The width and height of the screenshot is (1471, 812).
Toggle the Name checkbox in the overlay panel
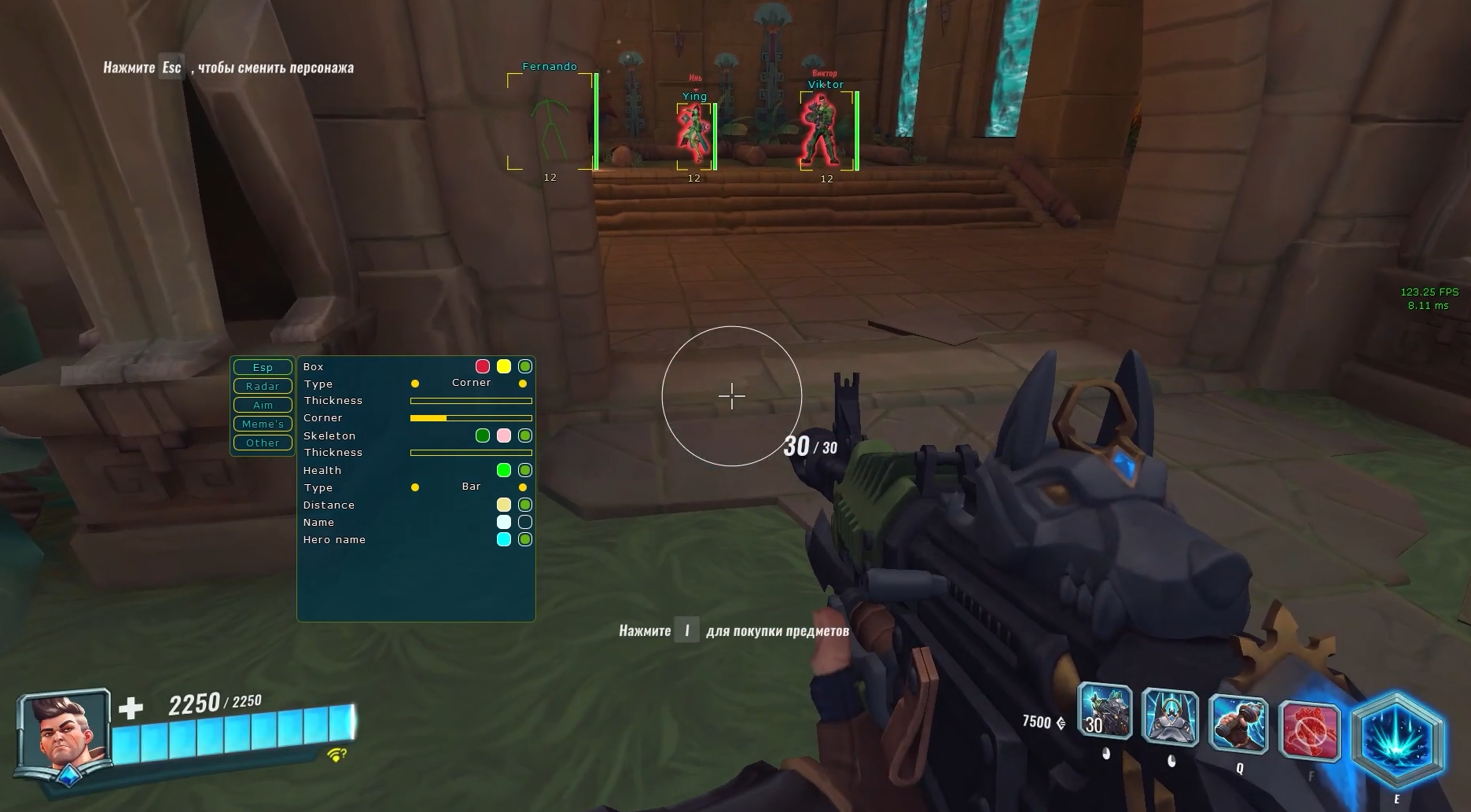point(525,522)
